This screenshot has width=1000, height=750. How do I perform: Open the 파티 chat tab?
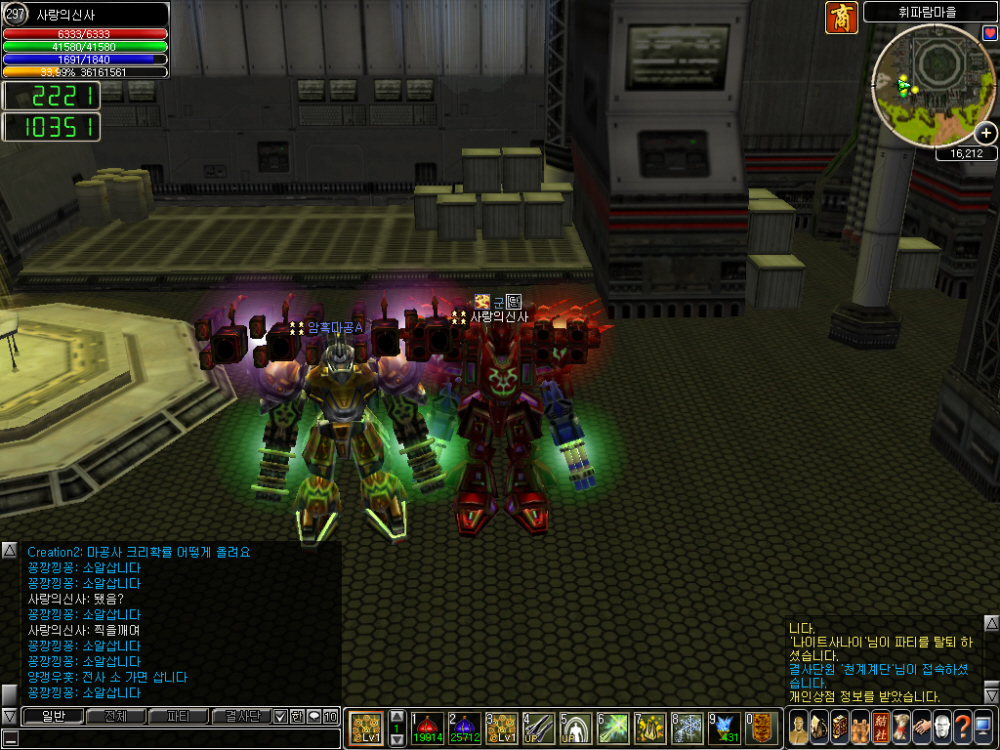[x=177, y=716]
